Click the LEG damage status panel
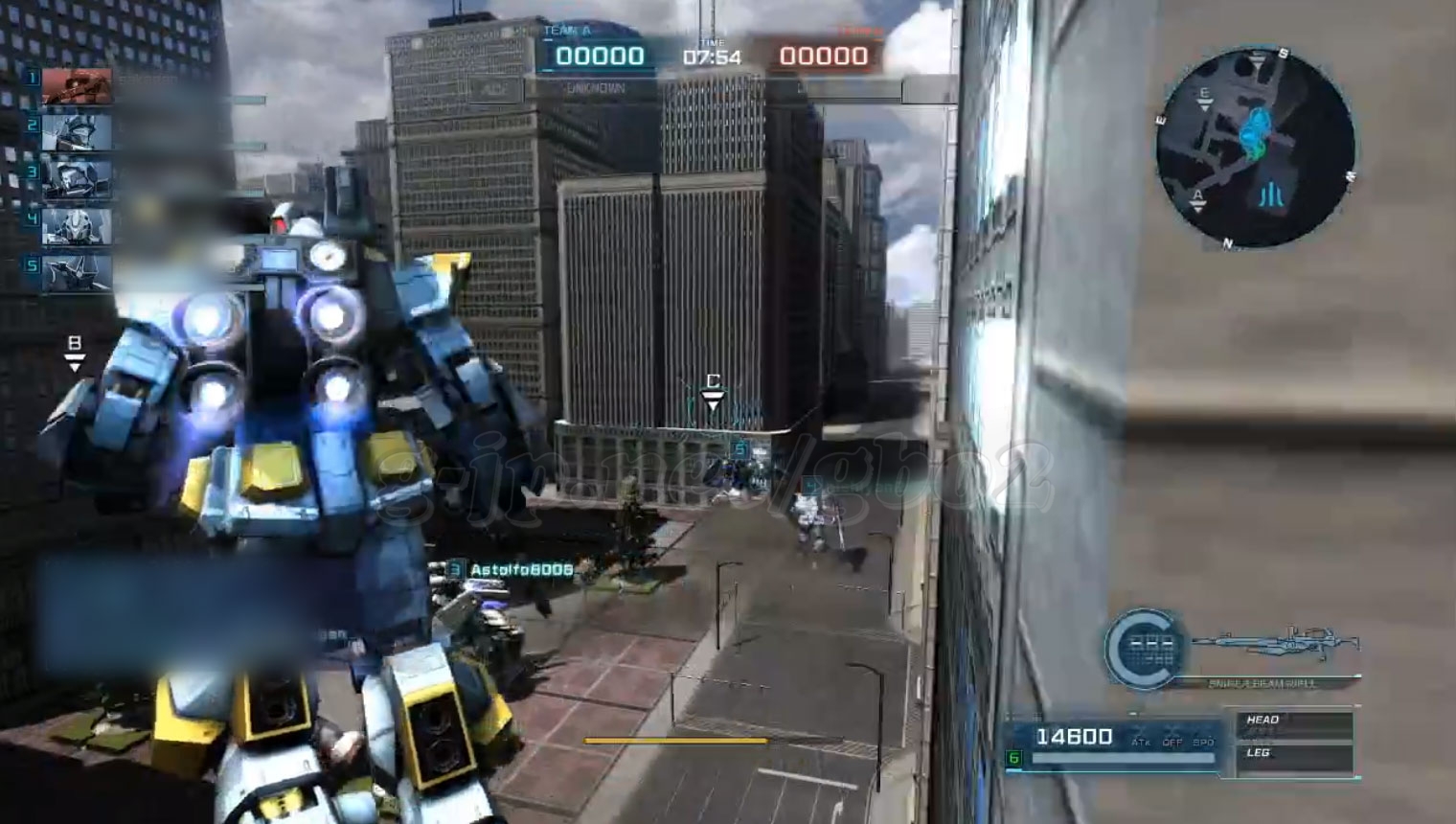The height and width of the screenshot is (824, 1456). [1294, 757]
